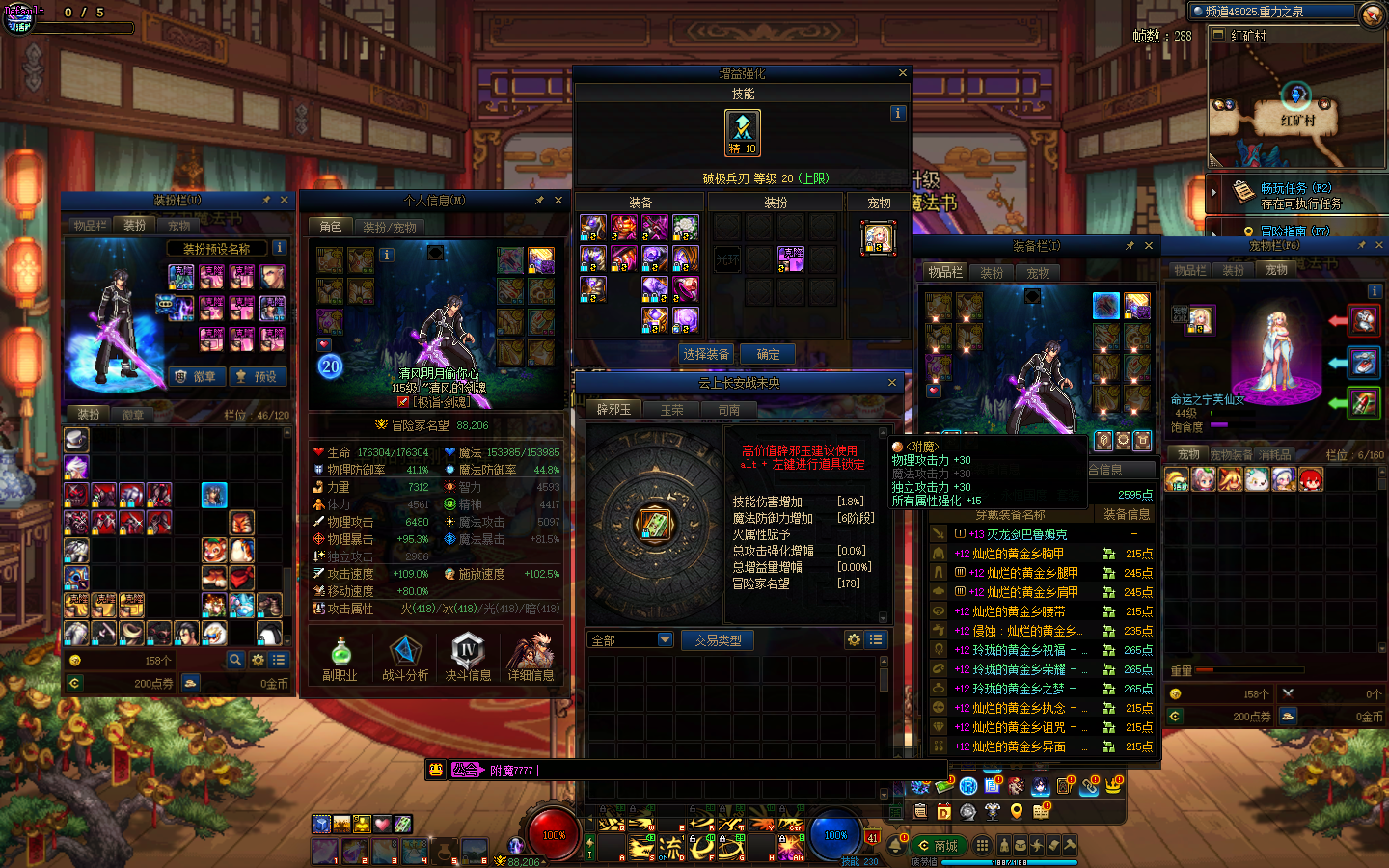Close the 个人信息 window
Image resolution: width=1389 pixels, height=868 pixels.
(x=558, y=201)
